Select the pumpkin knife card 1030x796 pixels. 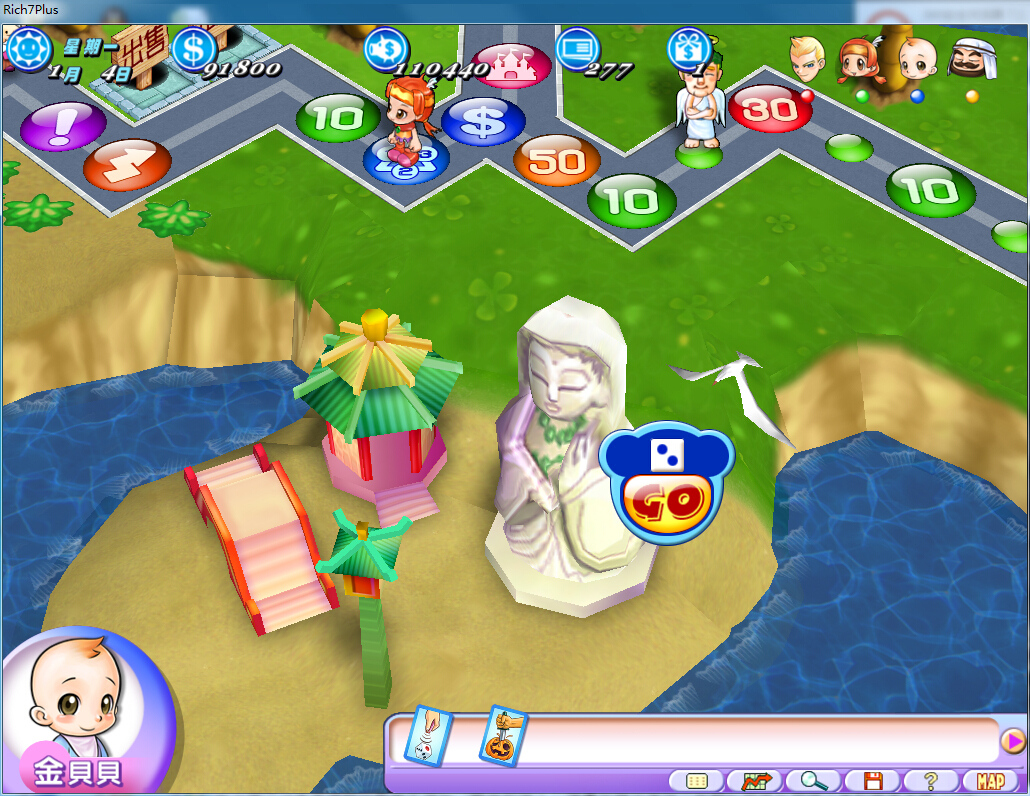[504, 737]
